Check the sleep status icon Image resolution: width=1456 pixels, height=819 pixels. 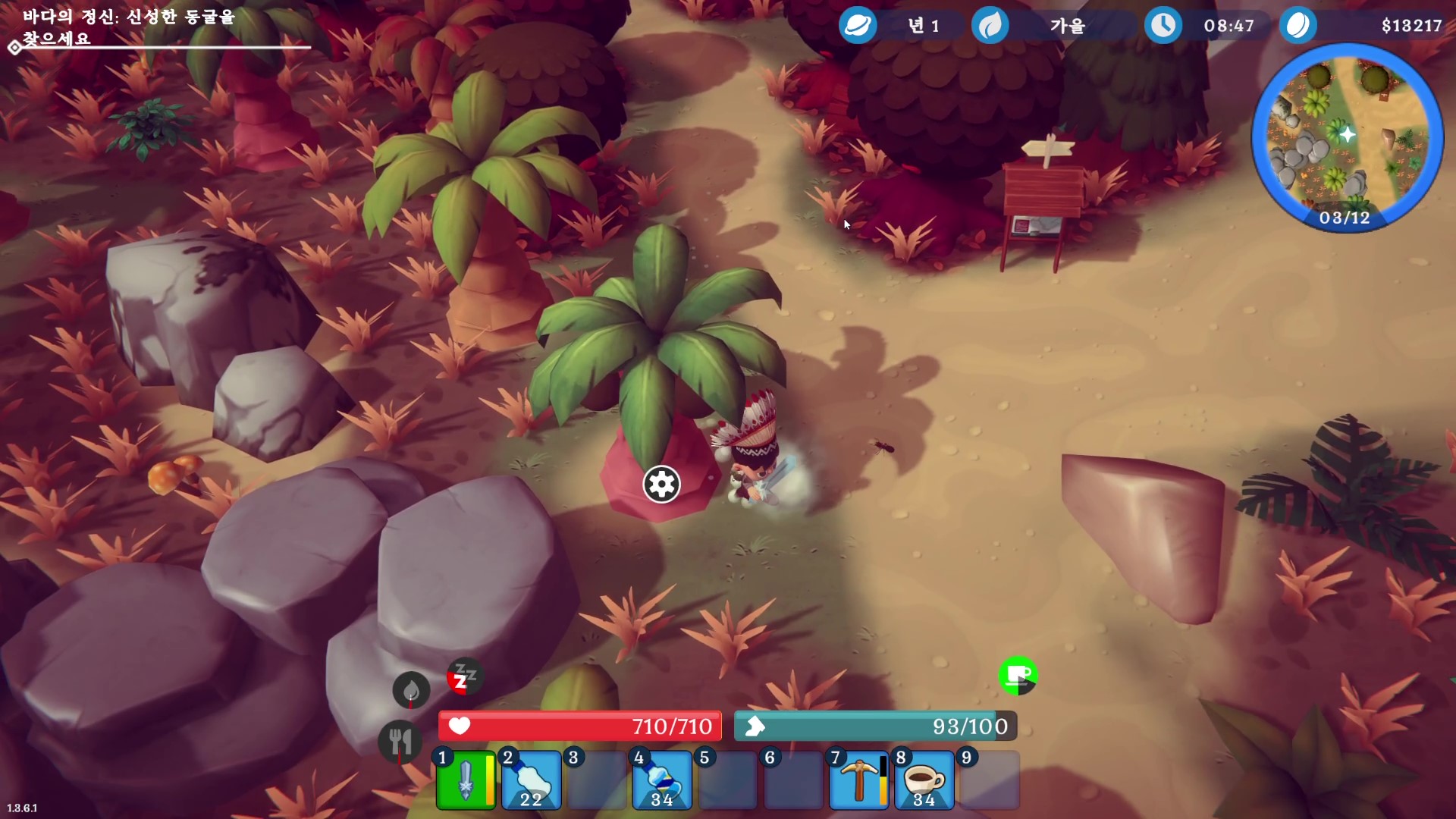click(464, 676)
